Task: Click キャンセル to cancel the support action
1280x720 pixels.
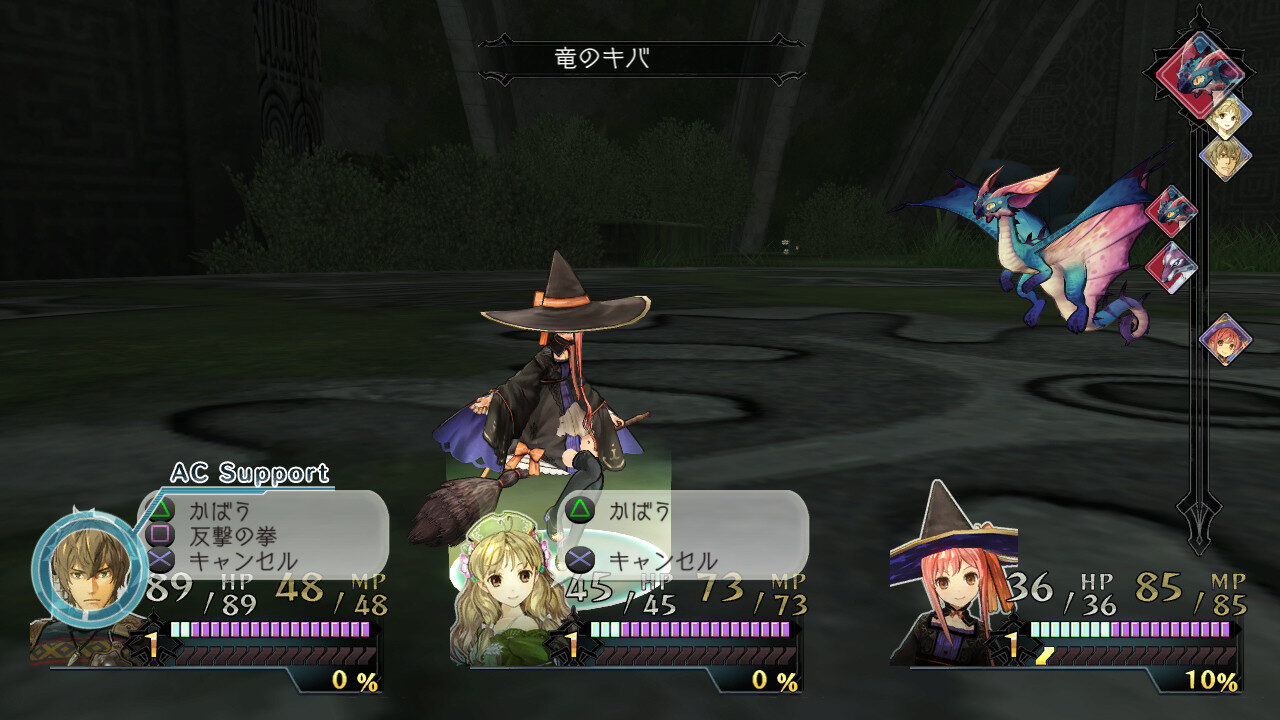Action: pos(243,560)
